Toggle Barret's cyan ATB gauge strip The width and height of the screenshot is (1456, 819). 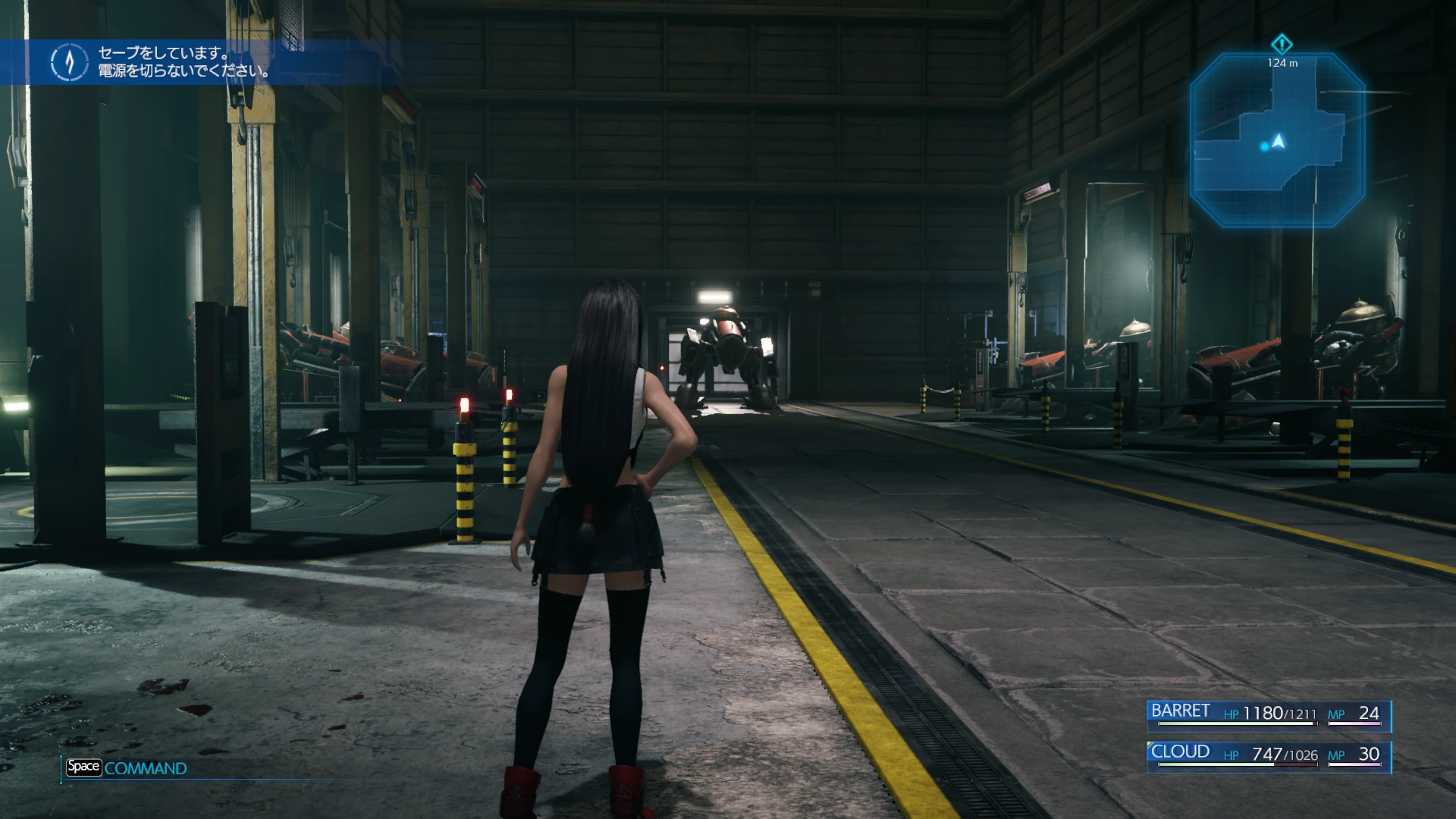[1392, 716]
